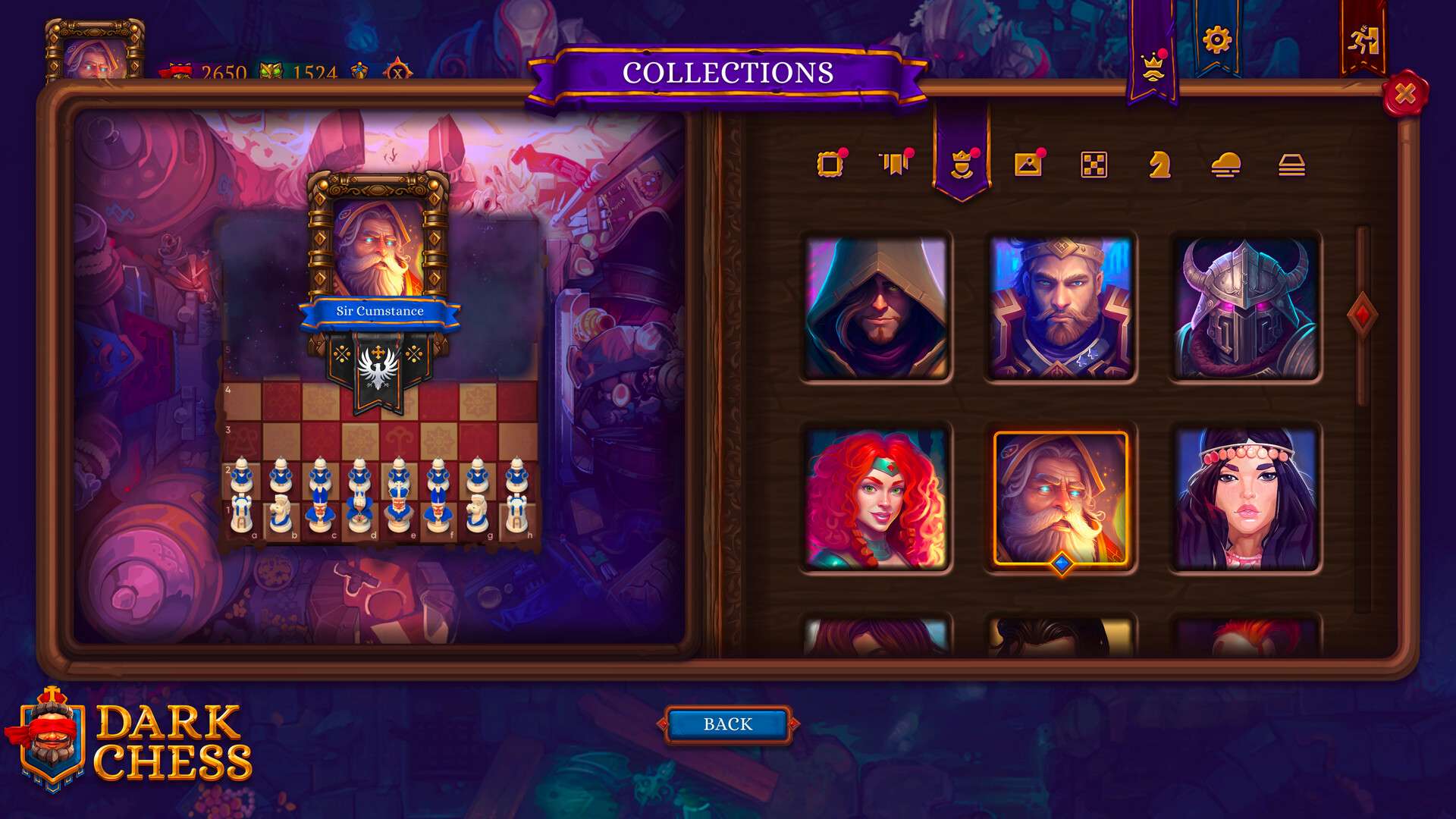Screen dimensions: 1456x819
Task: Open the knight chess pieces tab
Action: point(1159,164)
